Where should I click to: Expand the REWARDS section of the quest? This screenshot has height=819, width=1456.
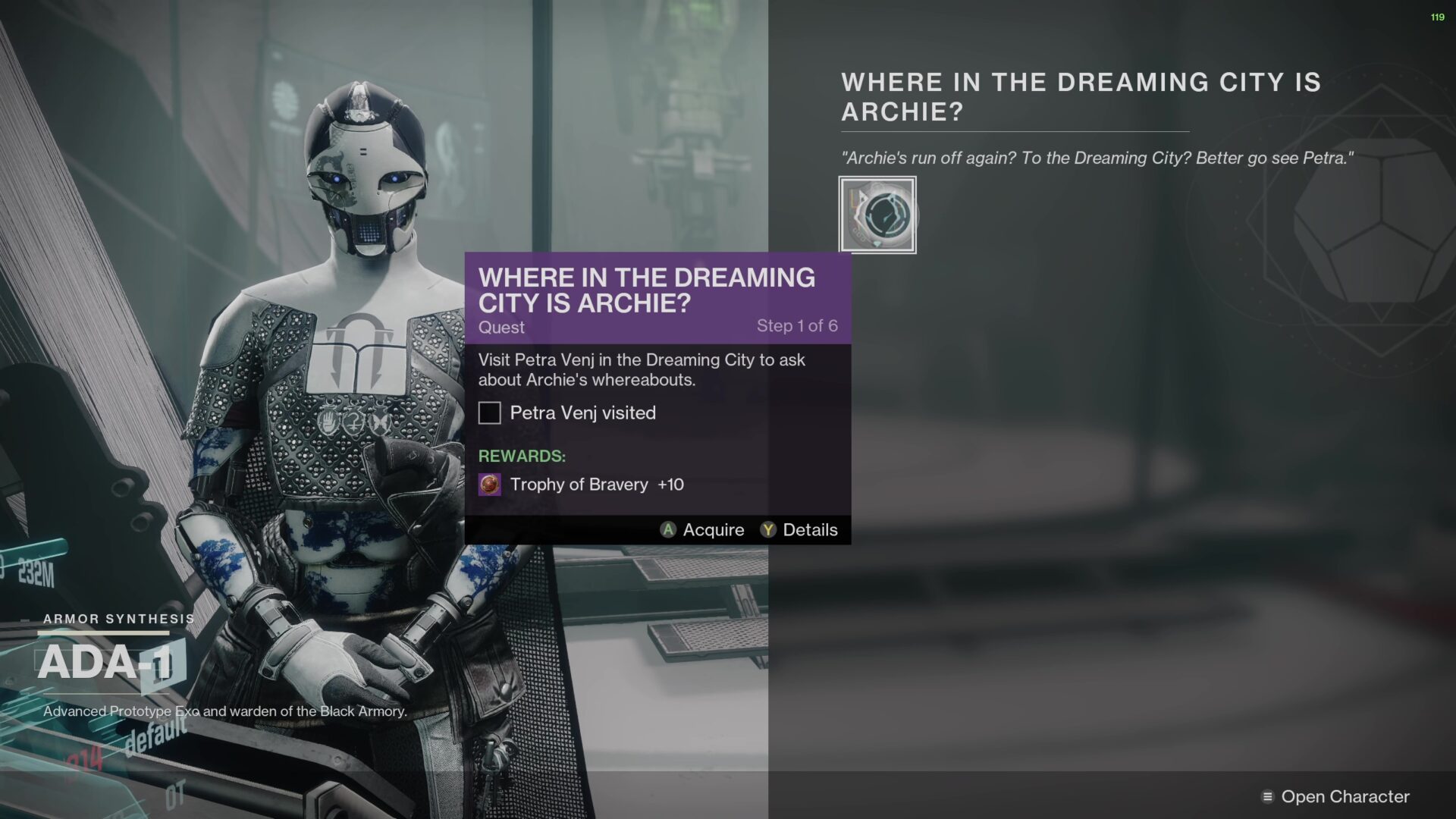522,456
